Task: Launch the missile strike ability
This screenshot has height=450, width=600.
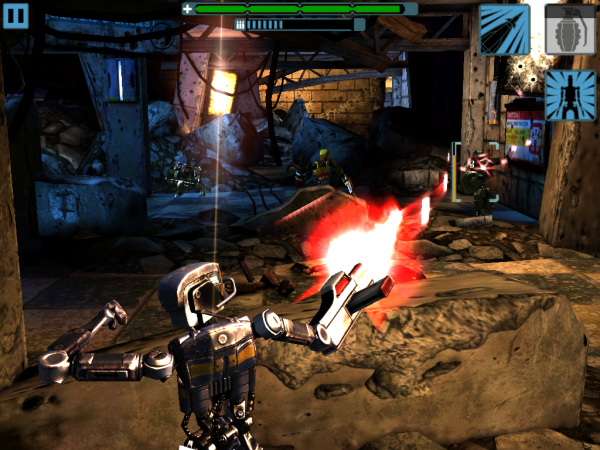Action: (x=504, y=29)
